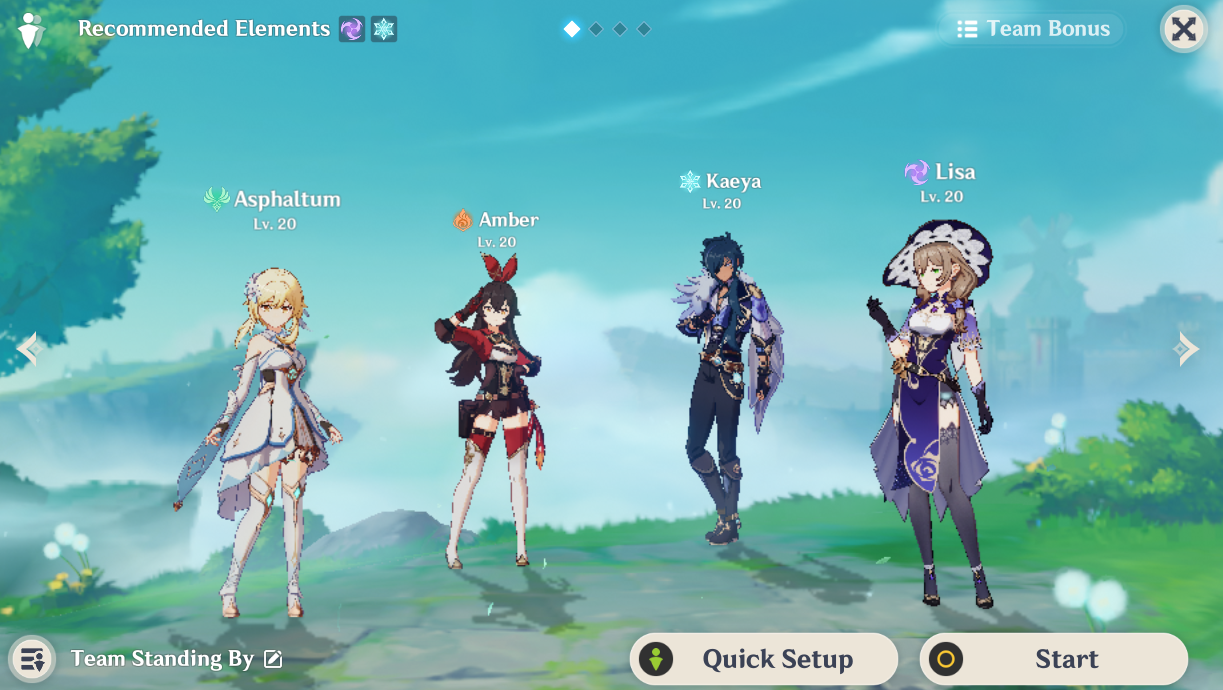Select the Asphaltum character slot

pyautogui.click(x=262, y=440)
